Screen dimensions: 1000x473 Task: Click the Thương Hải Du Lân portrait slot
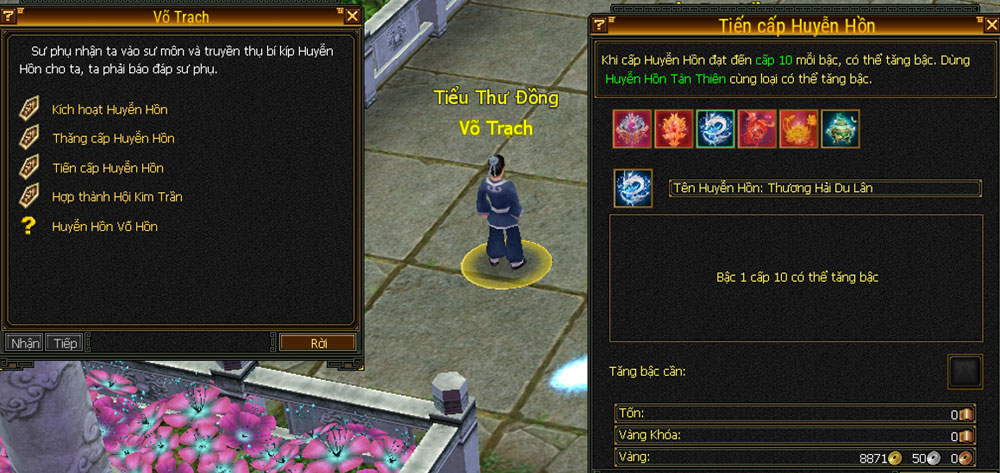pyautogui.click(x=632, y=188)
